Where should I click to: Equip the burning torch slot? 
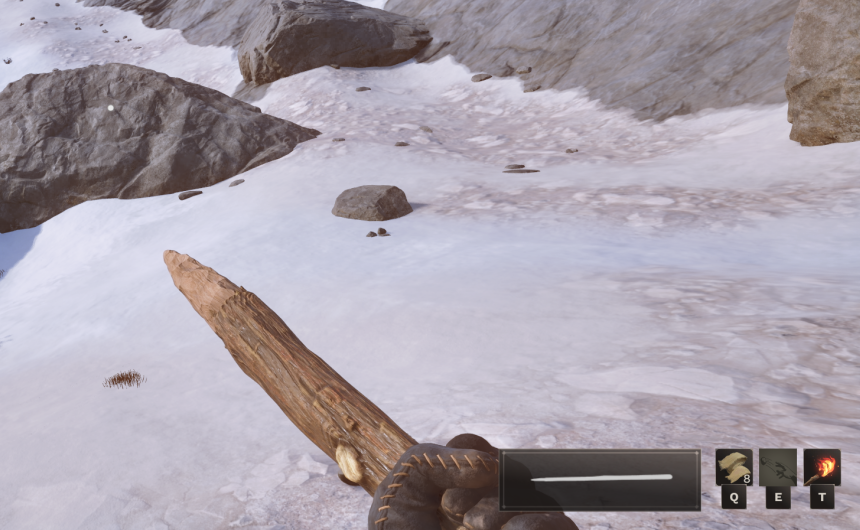coord(822,467)
